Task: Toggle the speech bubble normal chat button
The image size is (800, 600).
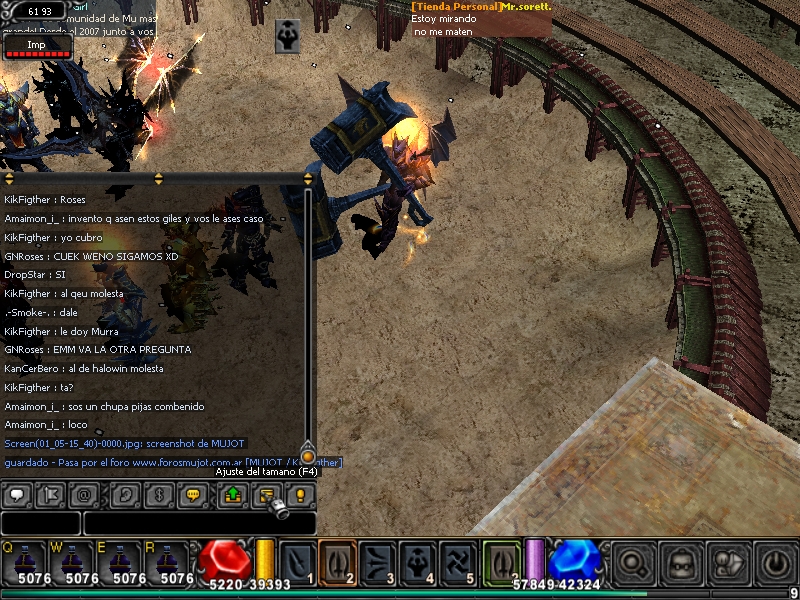Action: [17, 494]
